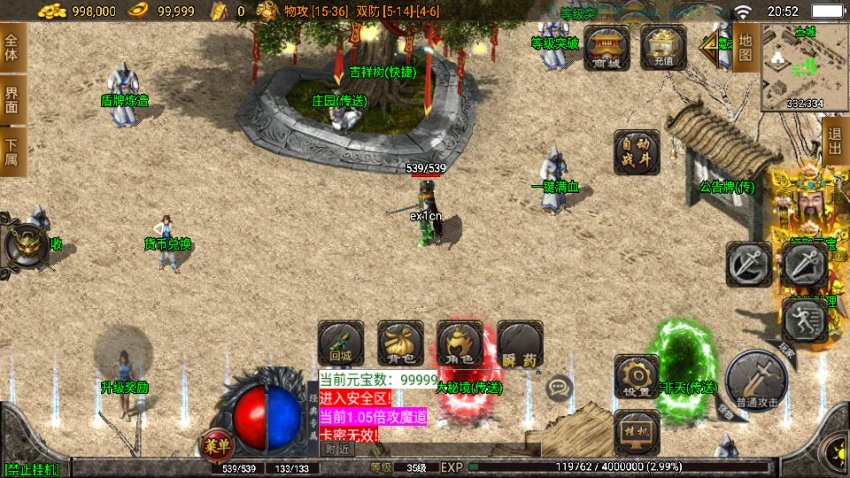Switch to the 下属 tab
The image size is (850, 478).
12,152
